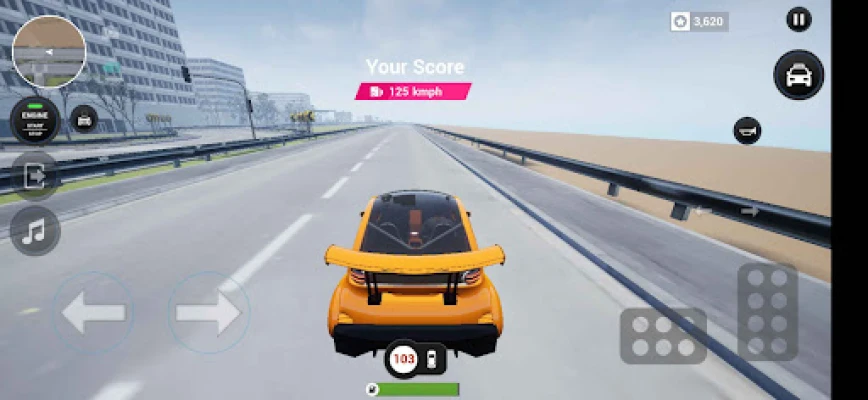Hit the wide brake pedal
The width and height of the screenshot is (868, 400).
(x=663, y=335)
